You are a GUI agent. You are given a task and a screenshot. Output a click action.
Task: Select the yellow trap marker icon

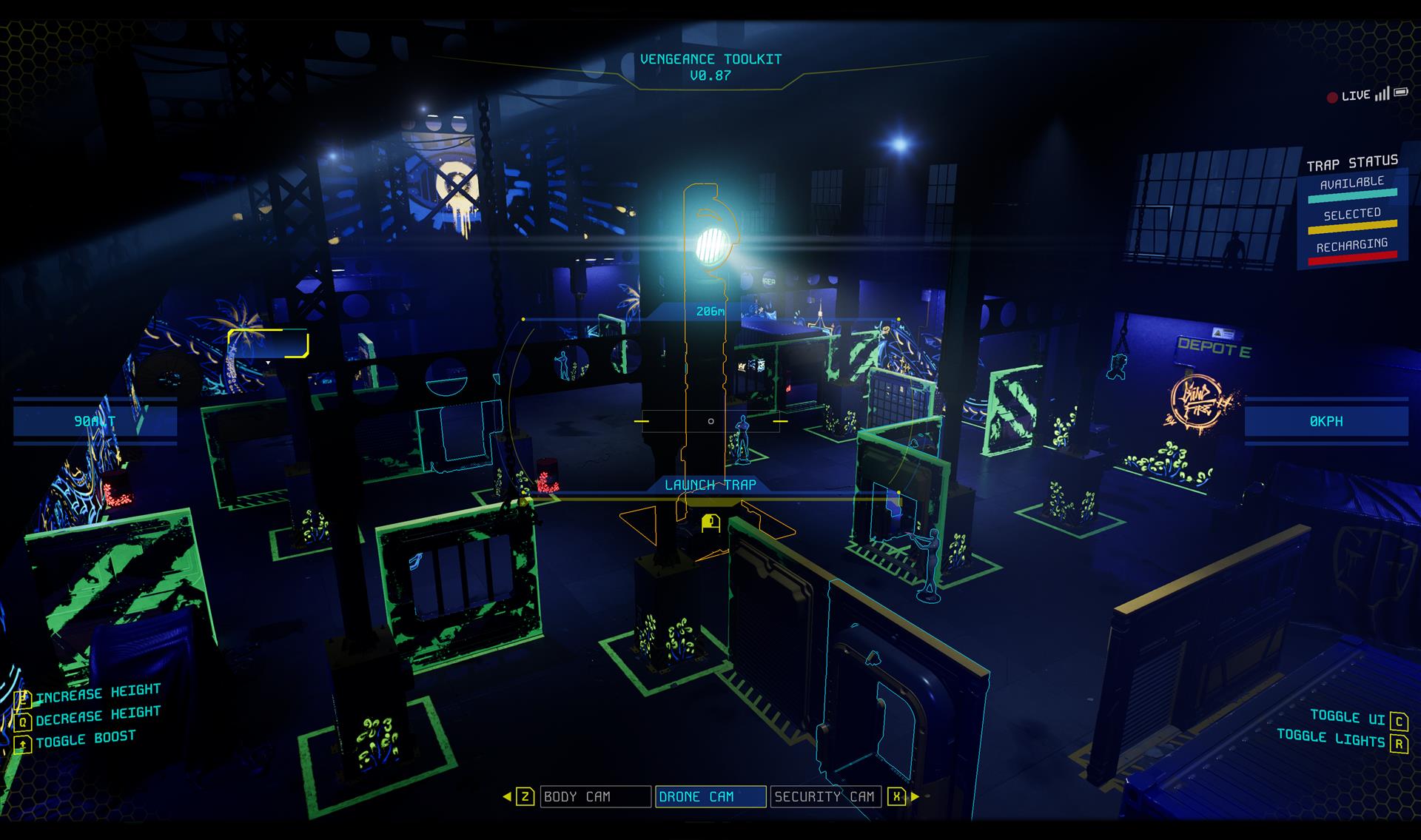[711, 523]
